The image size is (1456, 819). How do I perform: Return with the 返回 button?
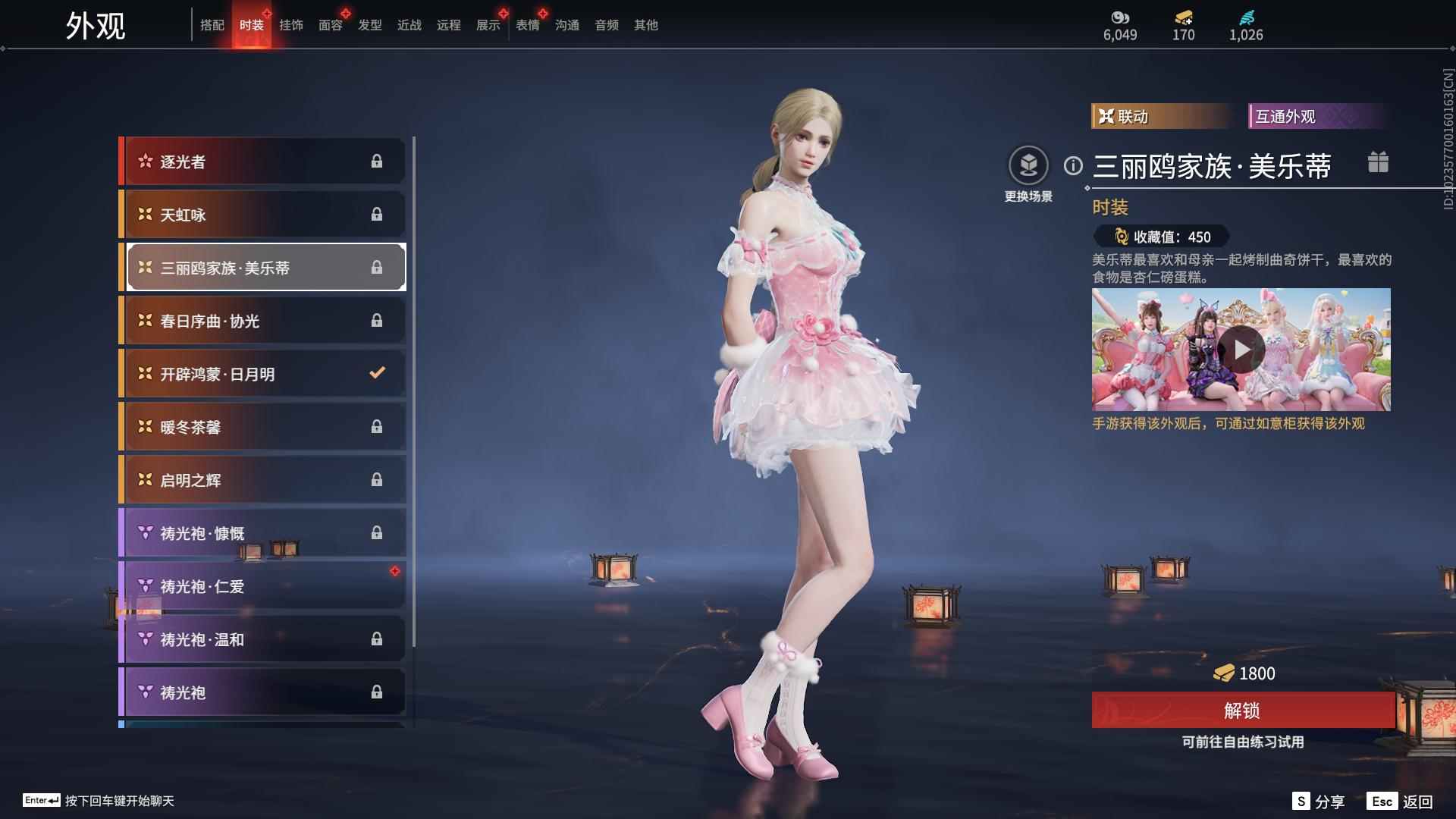click(1400, 802)
